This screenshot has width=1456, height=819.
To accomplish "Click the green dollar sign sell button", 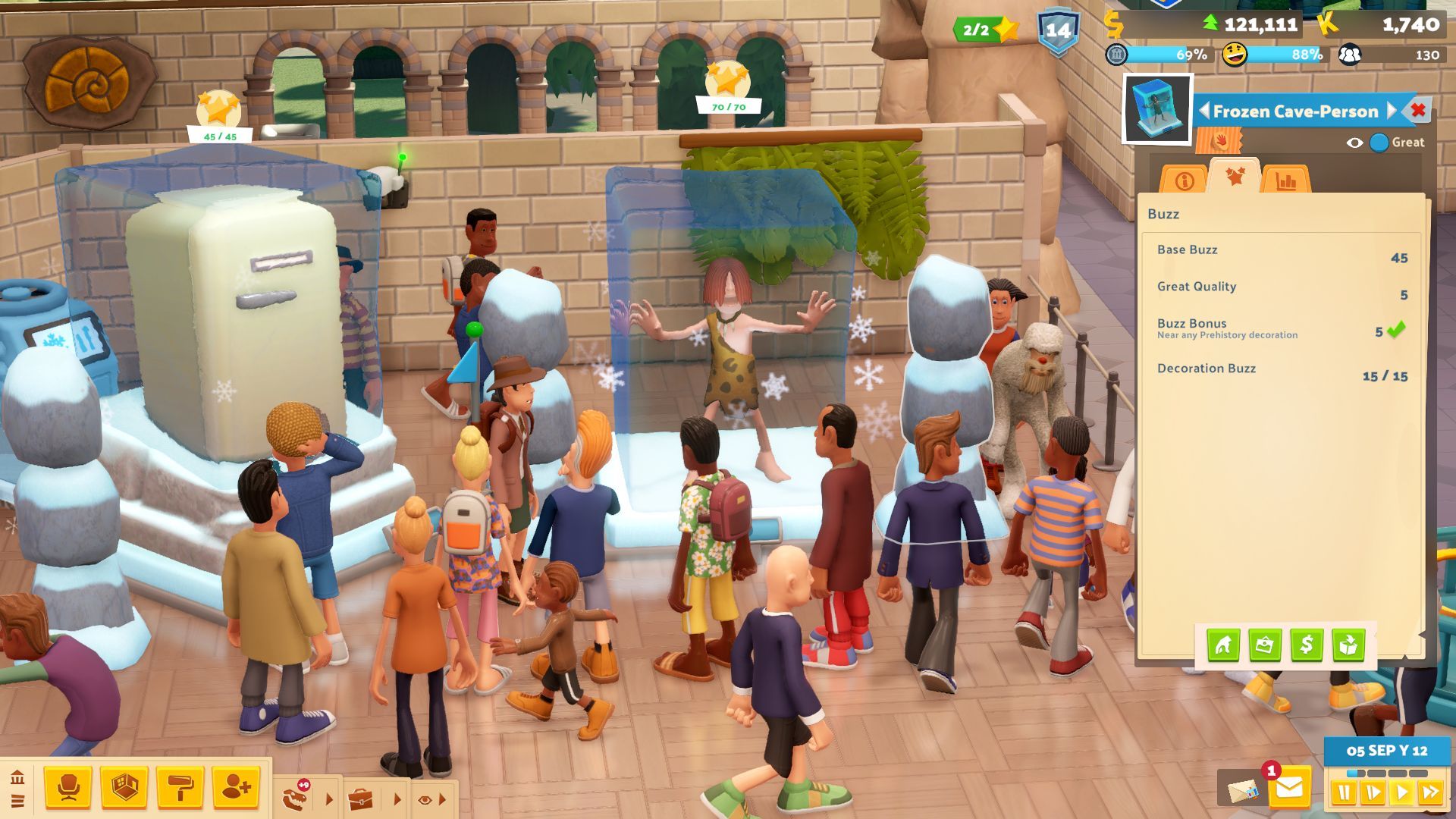I will click(1307, 645).
